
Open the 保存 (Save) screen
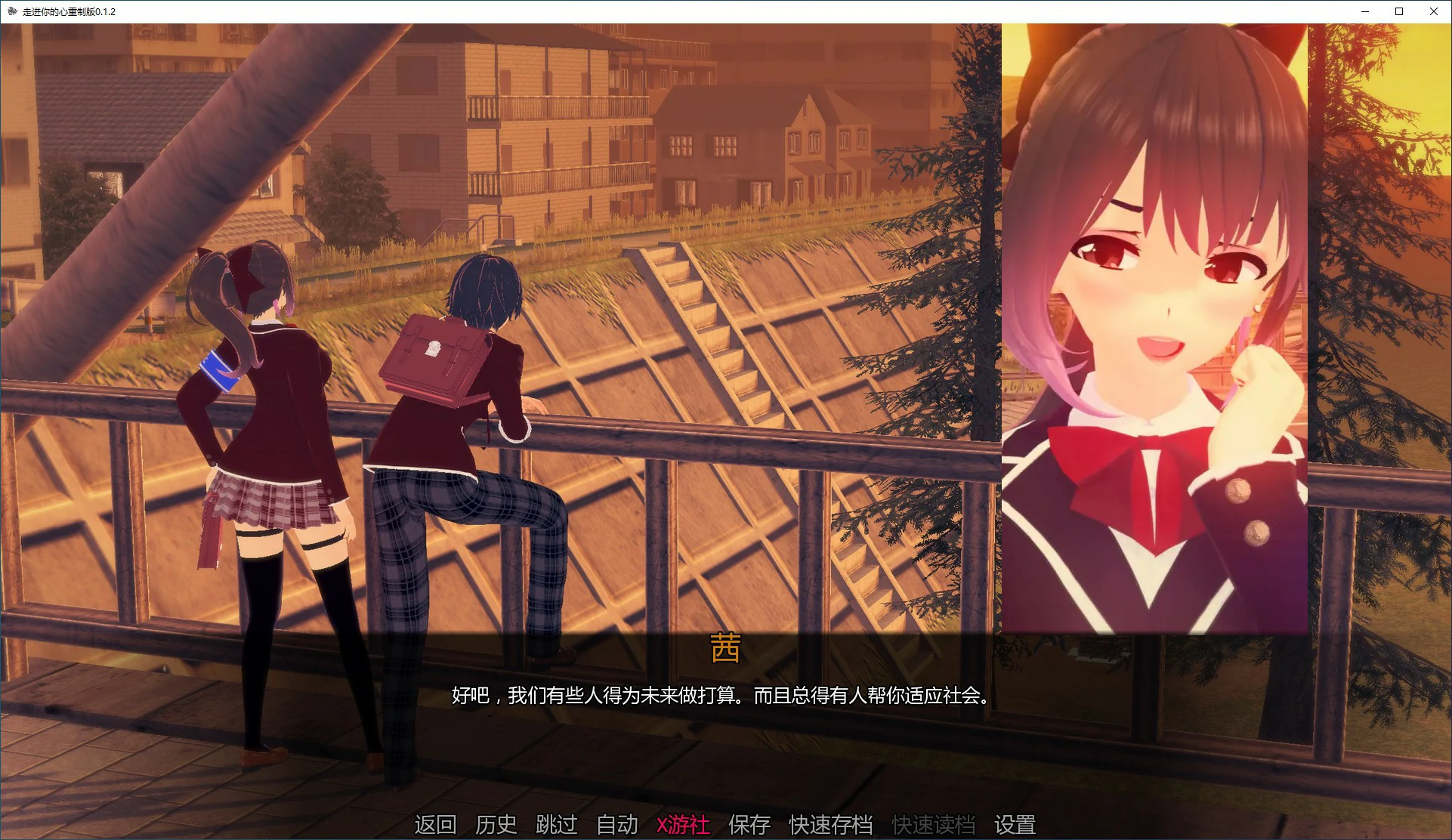pos(750,825)
